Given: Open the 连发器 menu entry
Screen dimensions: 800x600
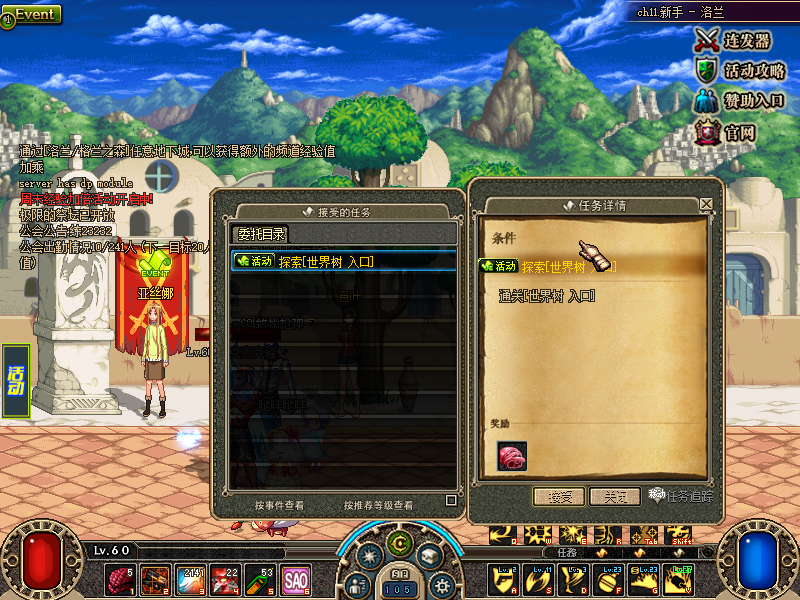Looking at the screenshot, I should pos(735,40).
